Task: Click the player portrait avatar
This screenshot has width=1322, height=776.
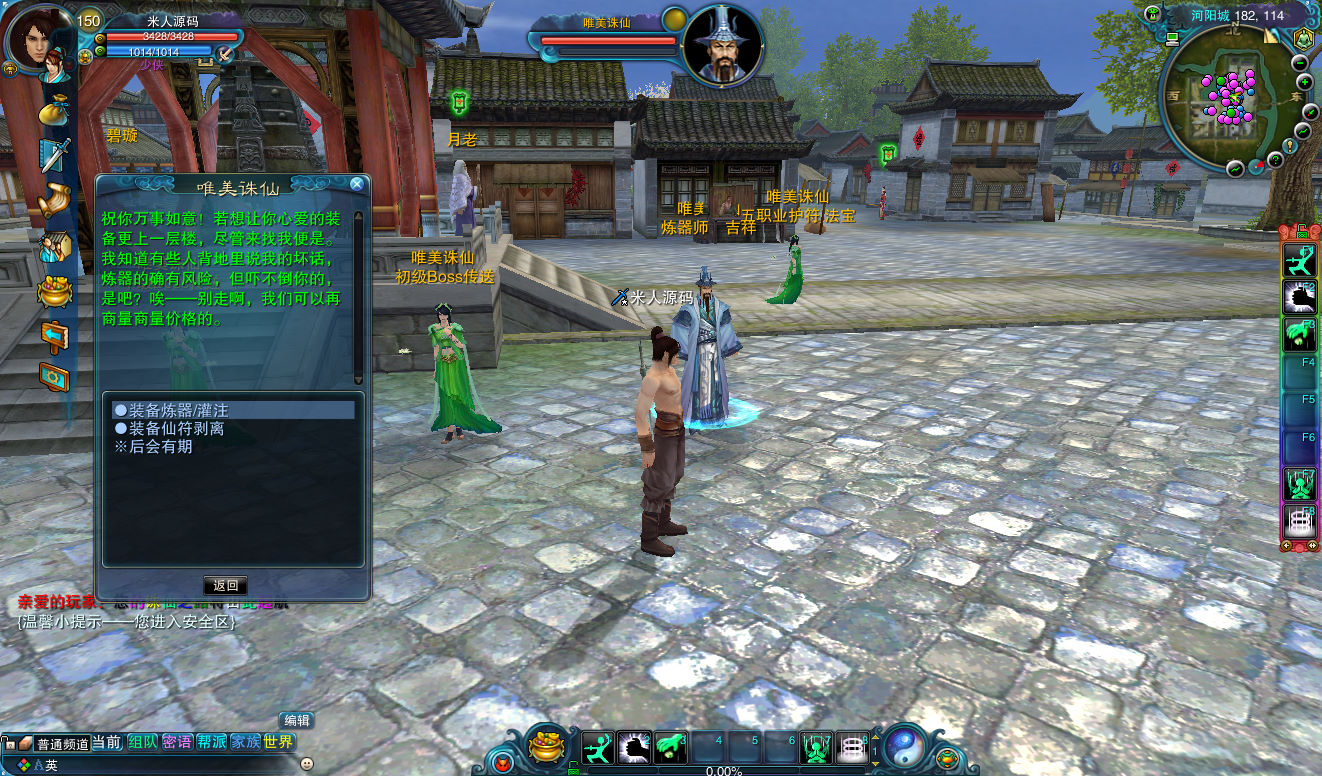Action: coord(36,38)
